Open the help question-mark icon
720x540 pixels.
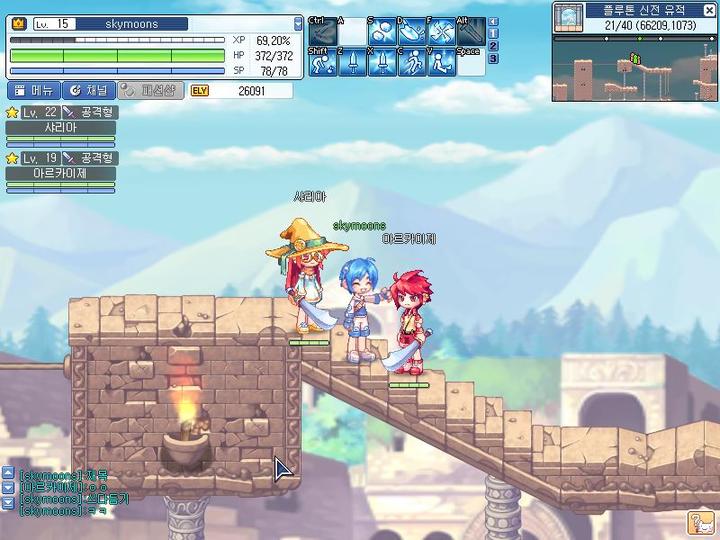[x=700, y=522]
